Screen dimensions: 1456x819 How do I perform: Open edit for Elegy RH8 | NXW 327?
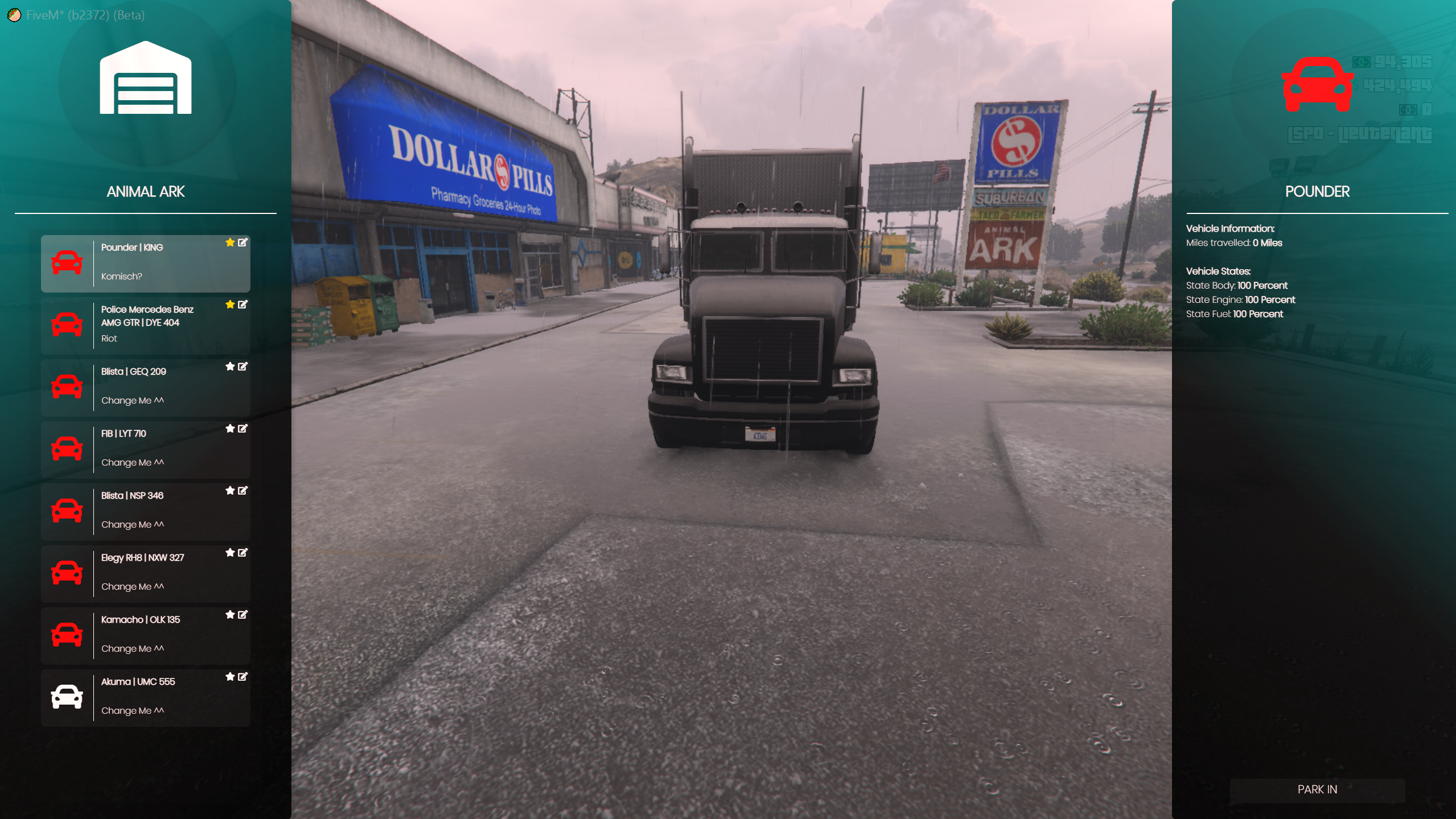tap(242, 553)
